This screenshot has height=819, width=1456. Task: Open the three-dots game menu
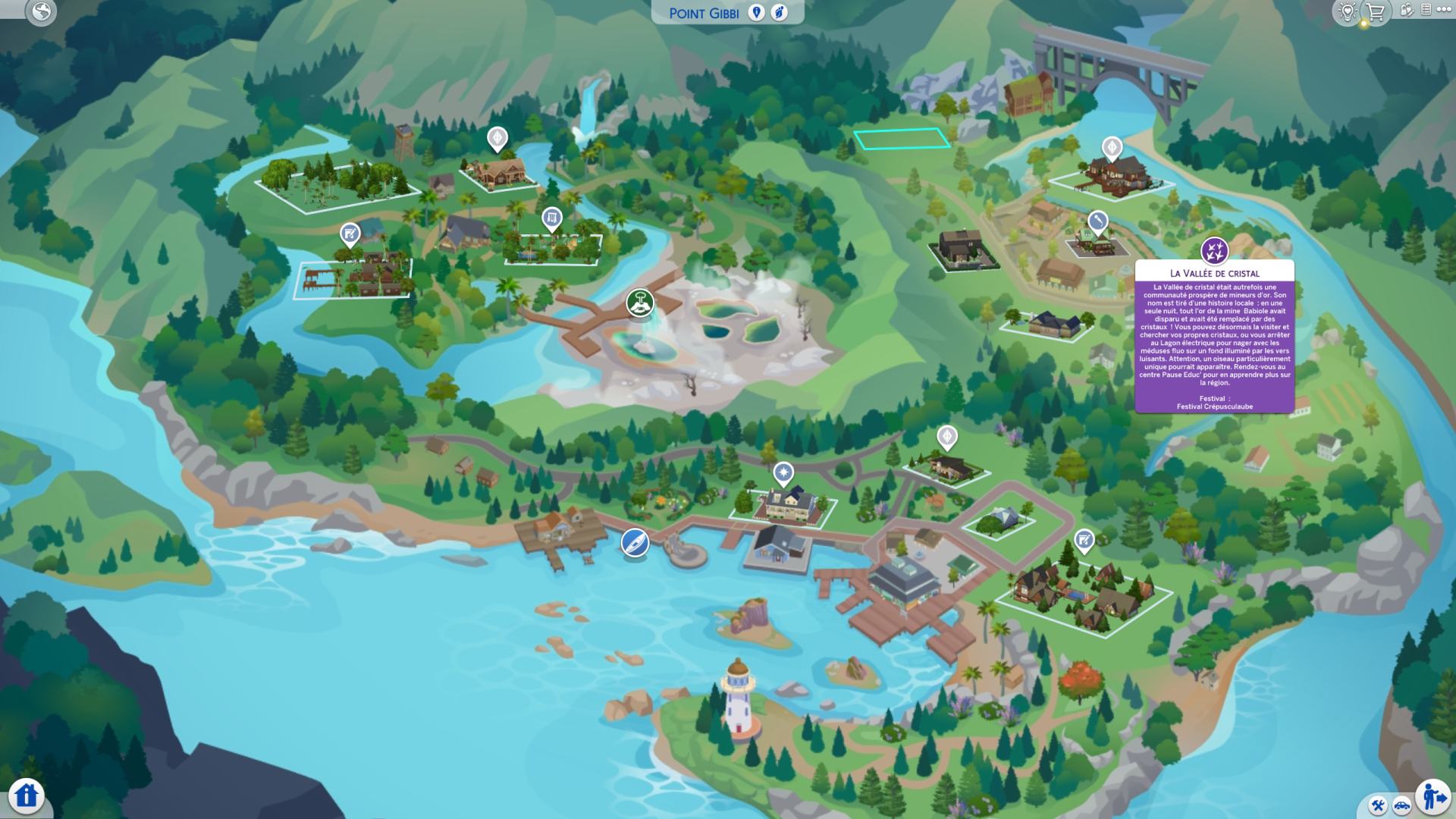(x=1443, y=10)
